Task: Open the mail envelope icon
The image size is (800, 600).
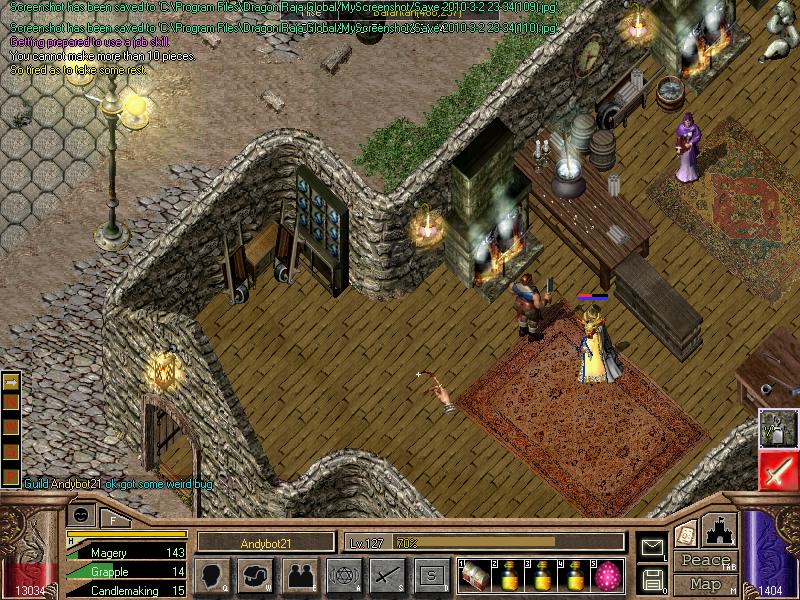Action: pyautogui.click(x=652, y=546)
